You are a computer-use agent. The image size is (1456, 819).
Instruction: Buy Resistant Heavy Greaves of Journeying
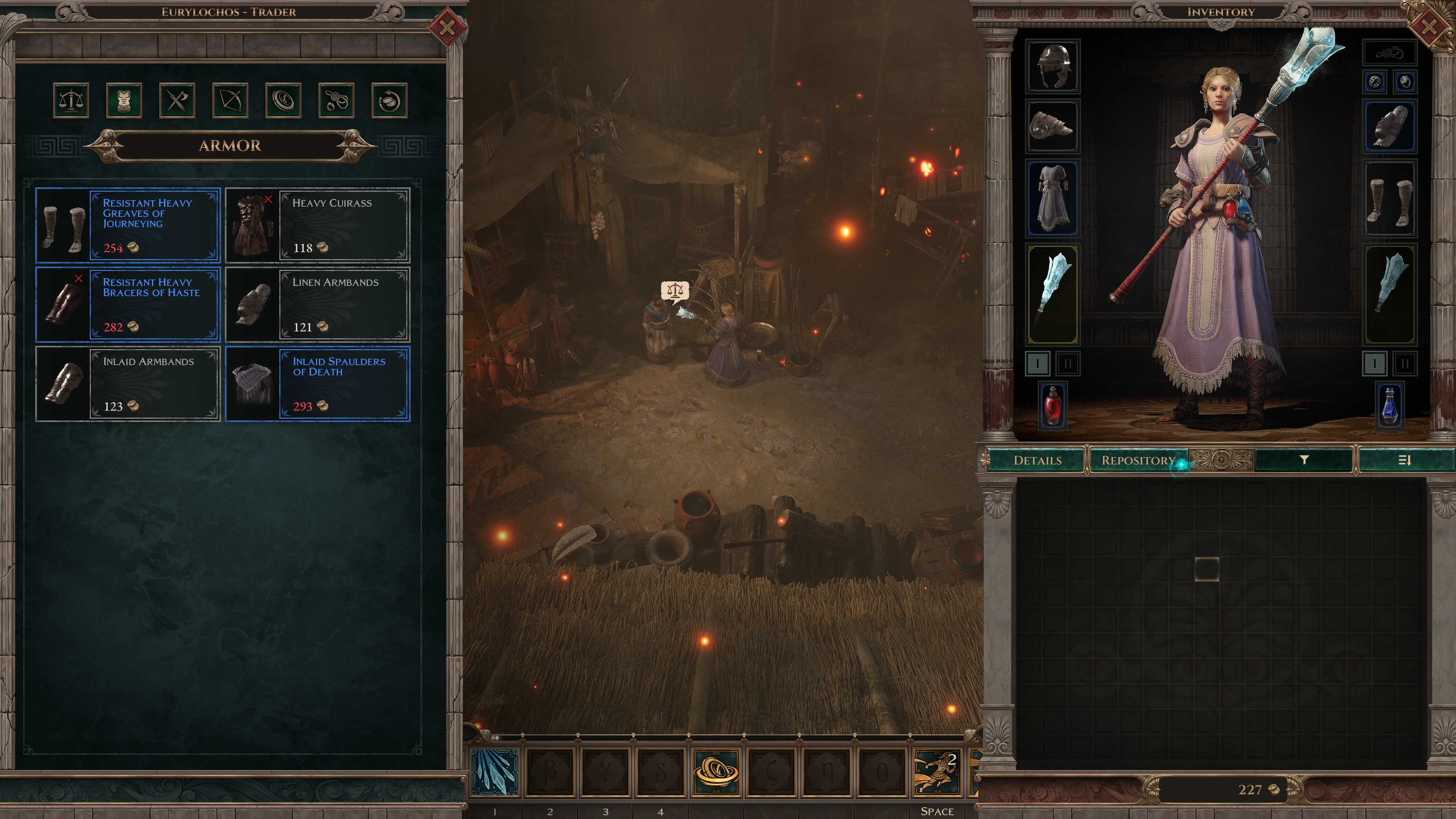pyautogui.click(x=128, y=225)
